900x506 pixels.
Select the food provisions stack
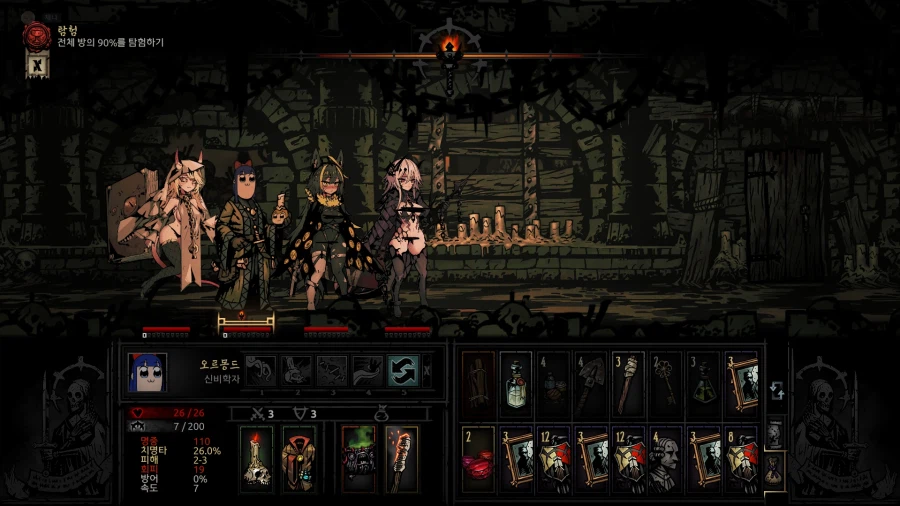pyautogui.click(x=553, y=383)
